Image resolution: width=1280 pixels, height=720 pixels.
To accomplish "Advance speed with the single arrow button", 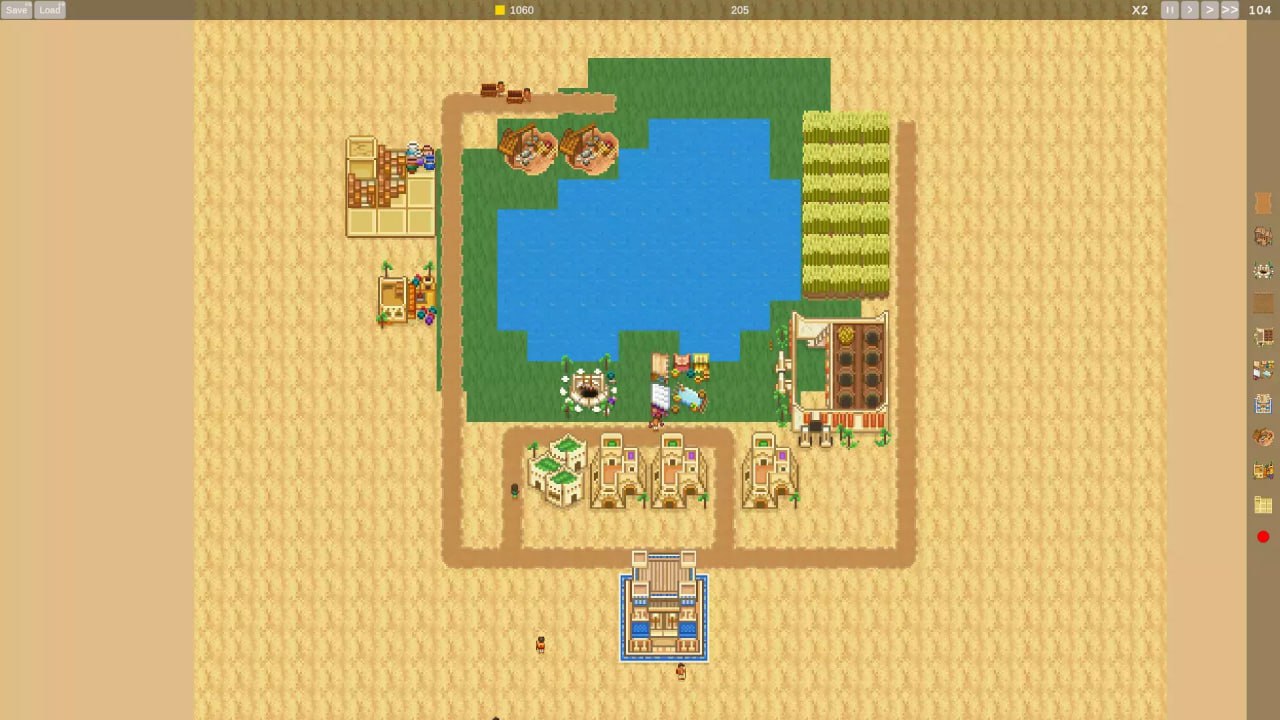I will [x=1190, y=9].
